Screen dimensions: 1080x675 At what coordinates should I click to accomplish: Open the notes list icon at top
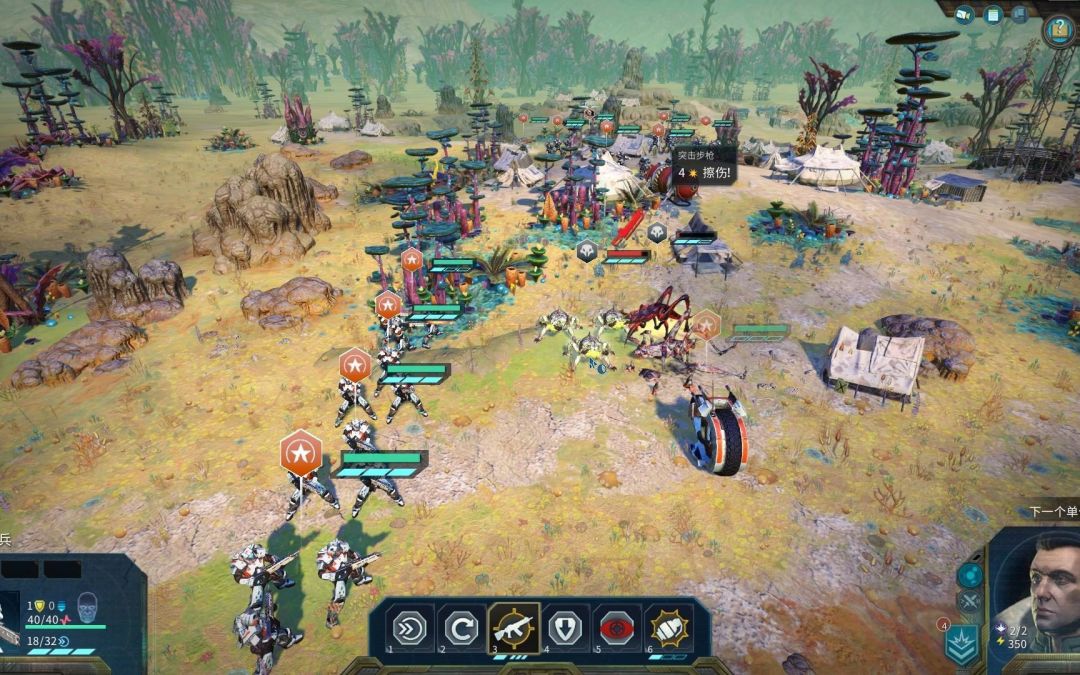pos(993,14)
